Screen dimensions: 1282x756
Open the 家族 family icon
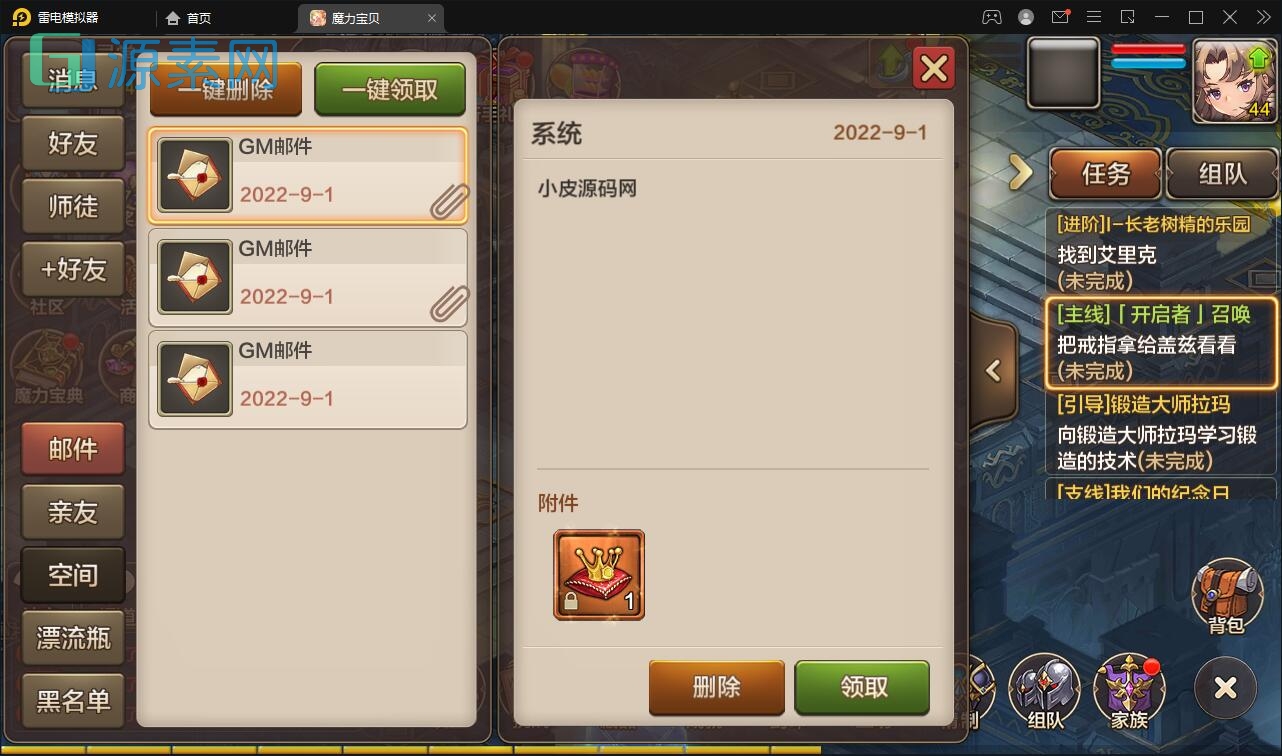(1129, 690)
